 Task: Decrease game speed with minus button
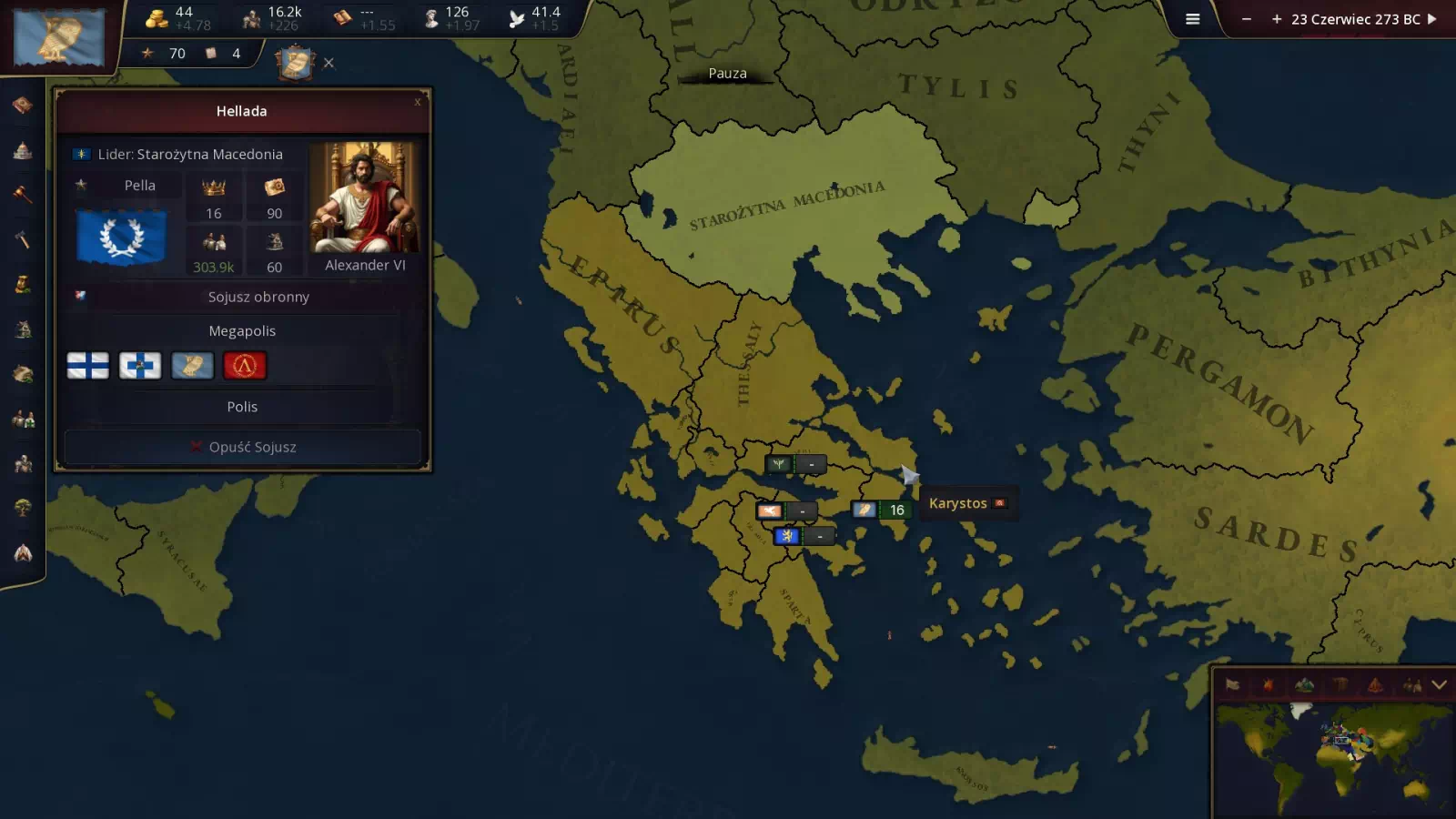pos(1247,19)
